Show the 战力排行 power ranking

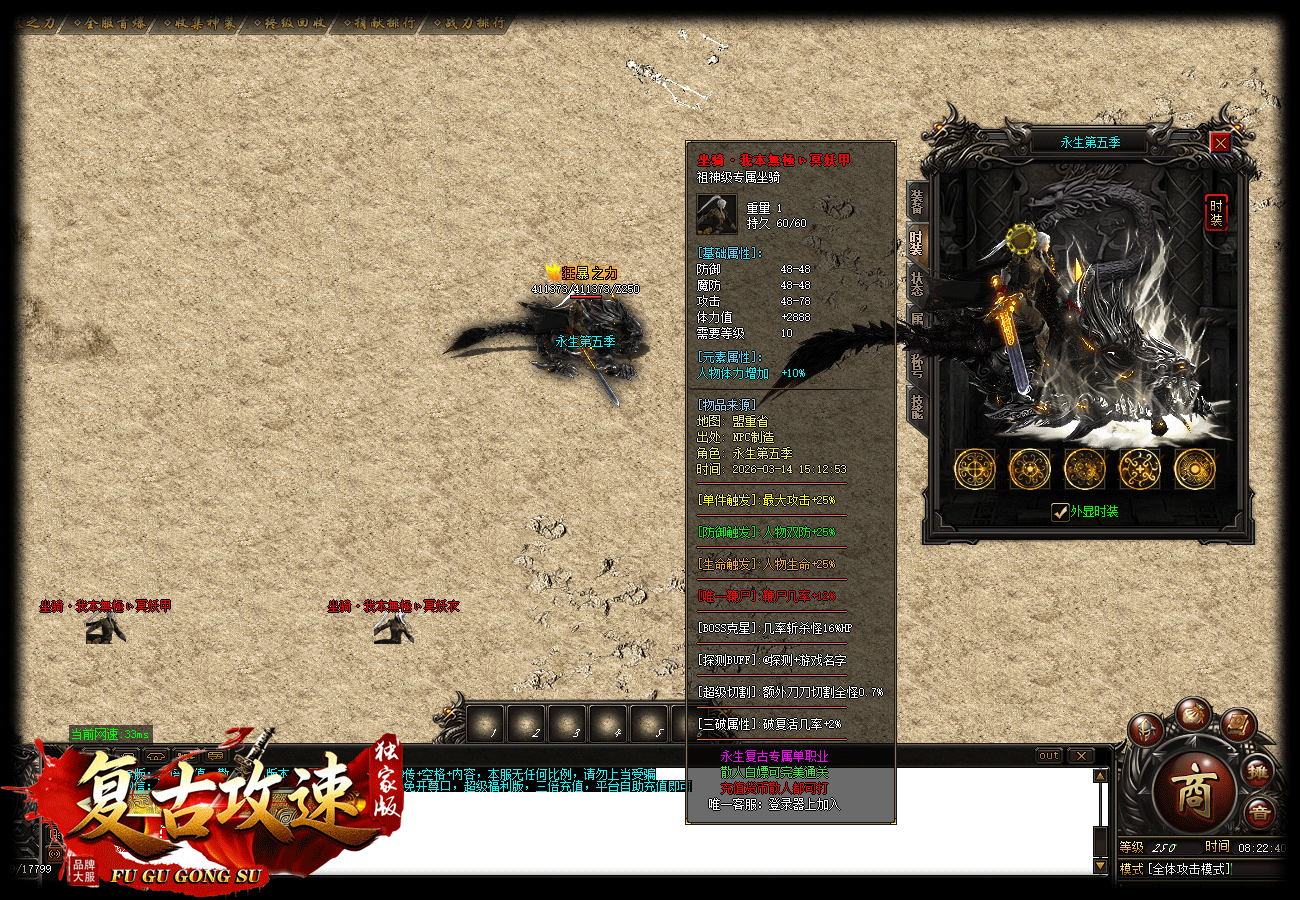[474, 23]
